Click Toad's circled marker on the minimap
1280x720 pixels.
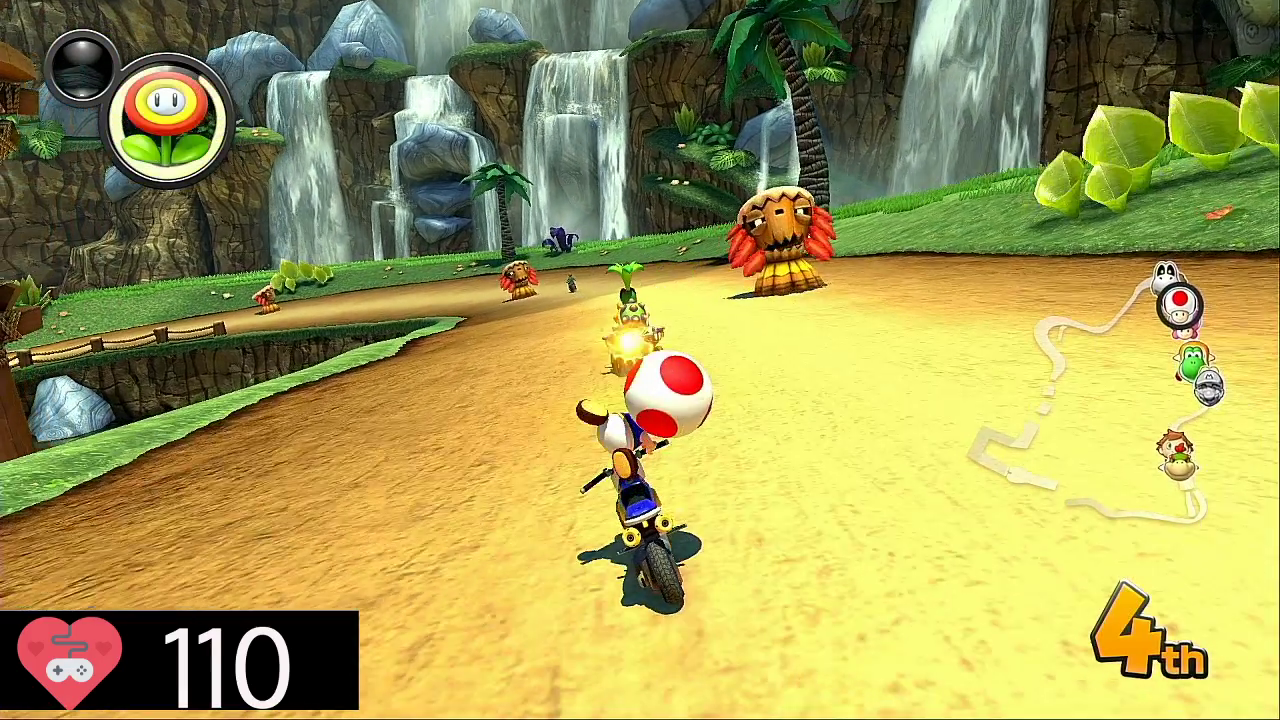1181,303
